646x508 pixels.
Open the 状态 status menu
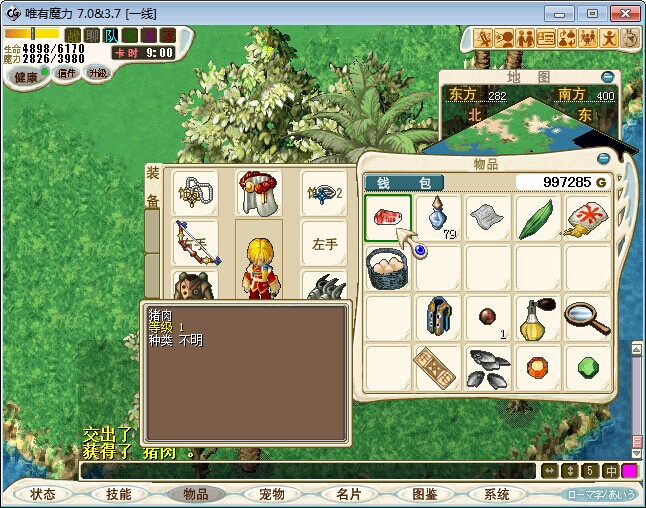click(x=43, y=494)
